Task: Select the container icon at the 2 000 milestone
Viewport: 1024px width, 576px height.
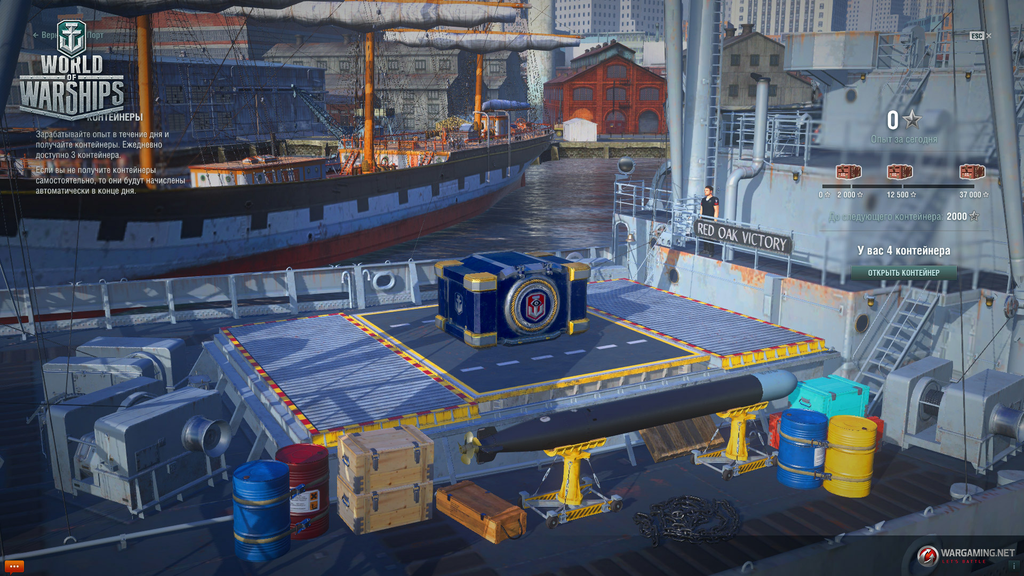Action: pyautogui.click(x=848, y=171)
